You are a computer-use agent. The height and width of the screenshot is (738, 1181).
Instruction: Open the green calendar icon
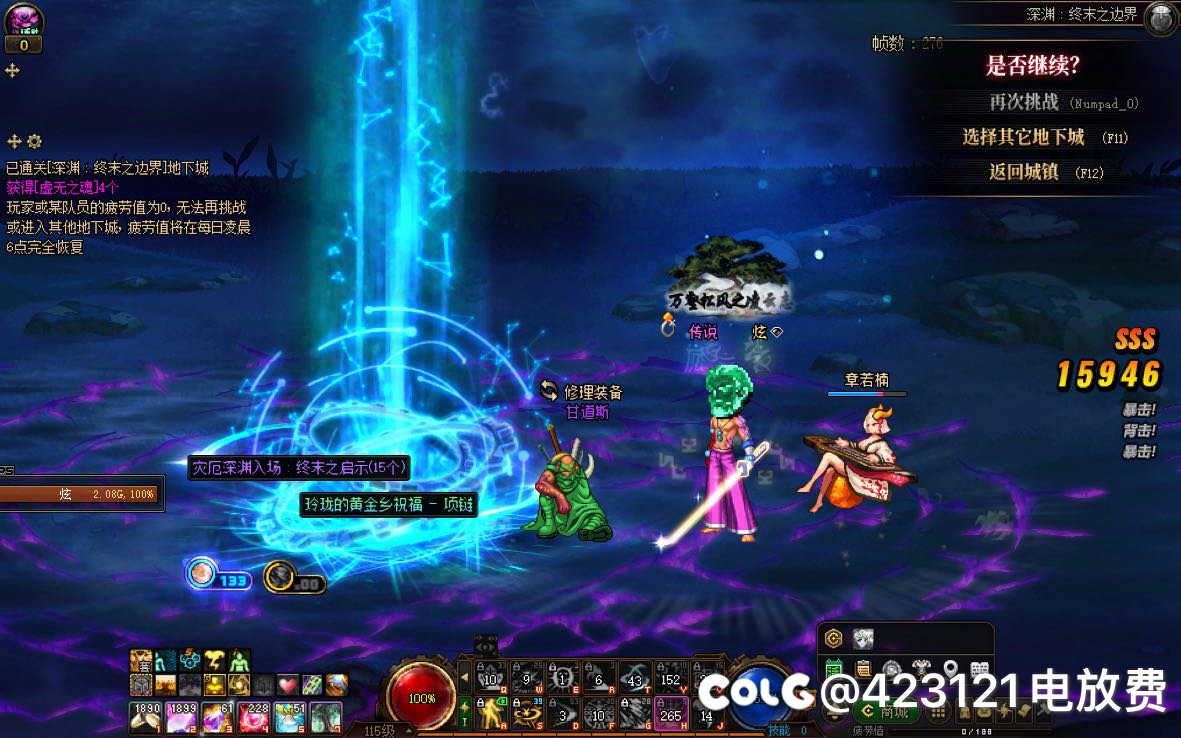834,669
